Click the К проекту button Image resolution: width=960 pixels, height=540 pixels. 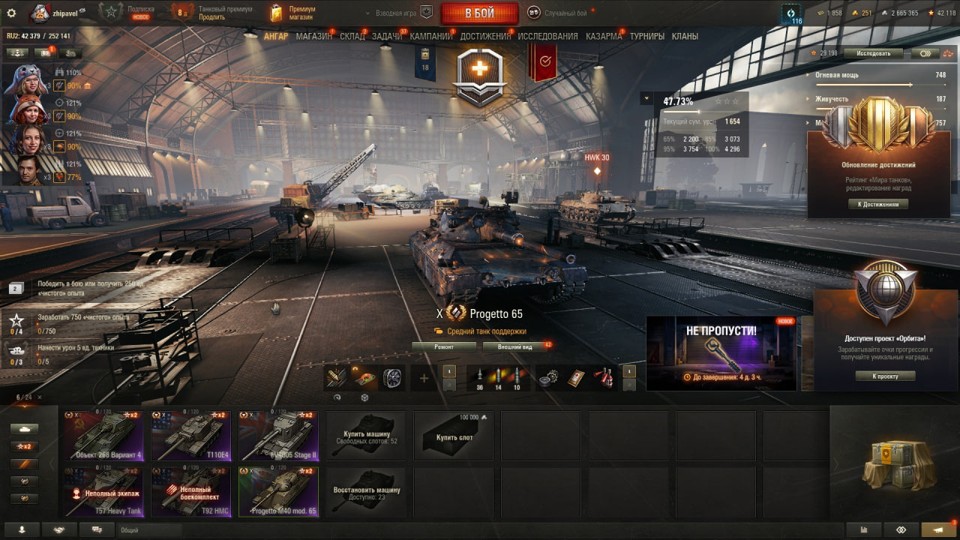(885, 376)
